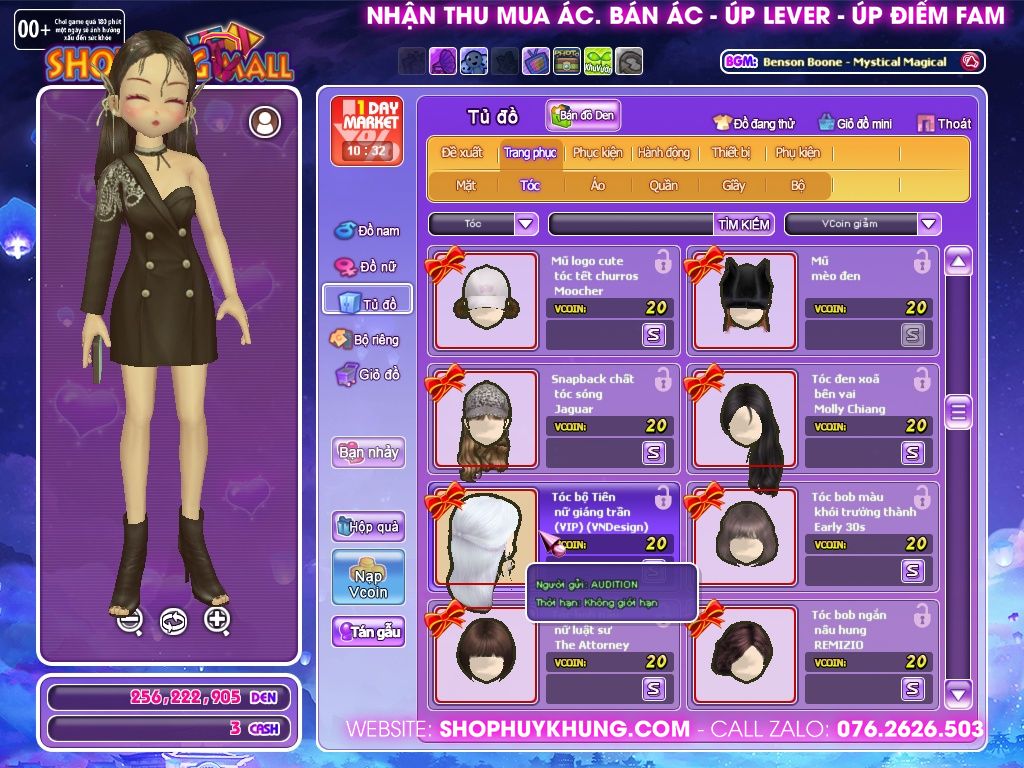The image size is (1024, 768).
Task: Click the Bạn nhảy button
Action: [368, 452]
